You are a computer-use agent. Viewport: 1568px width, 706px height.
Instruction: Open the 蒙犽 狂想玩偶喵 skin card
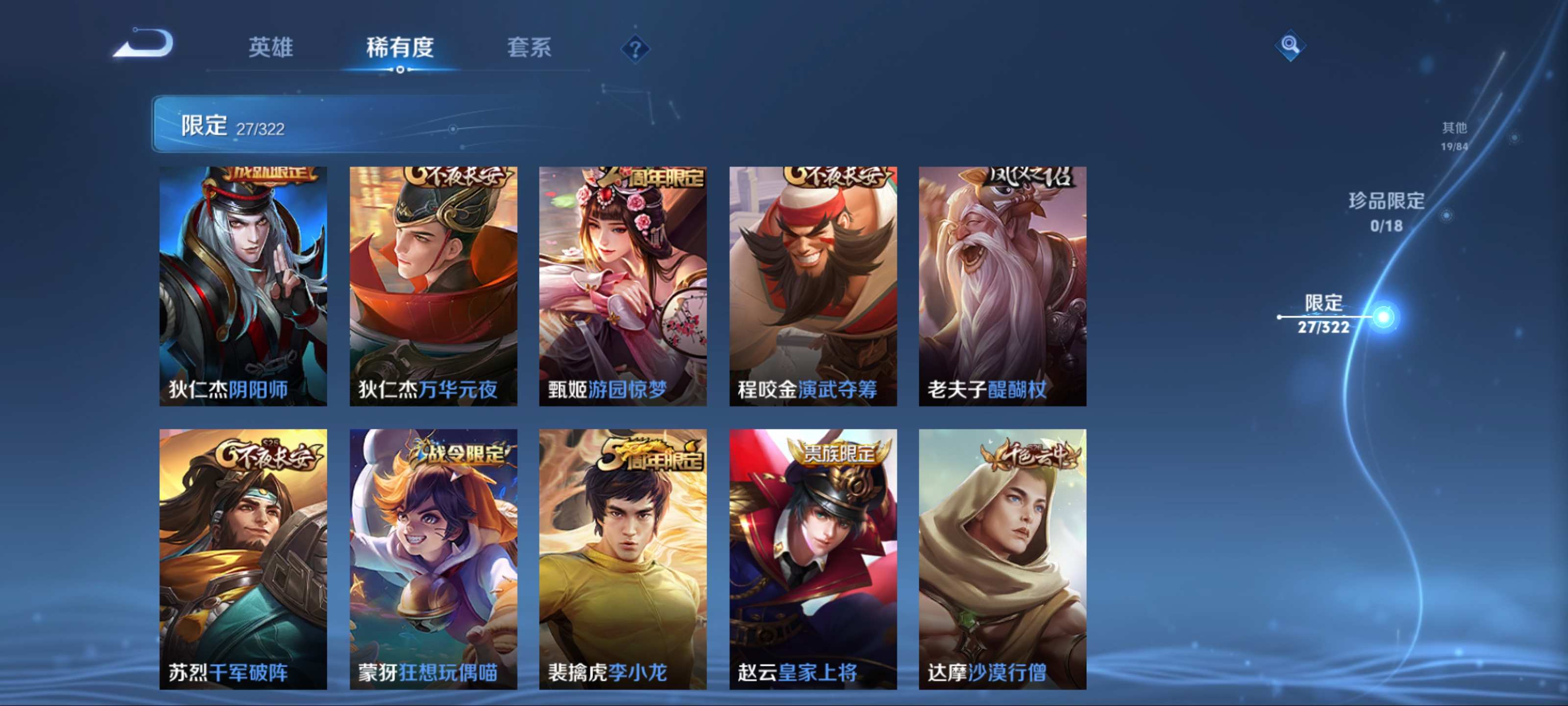coord(433,558)
